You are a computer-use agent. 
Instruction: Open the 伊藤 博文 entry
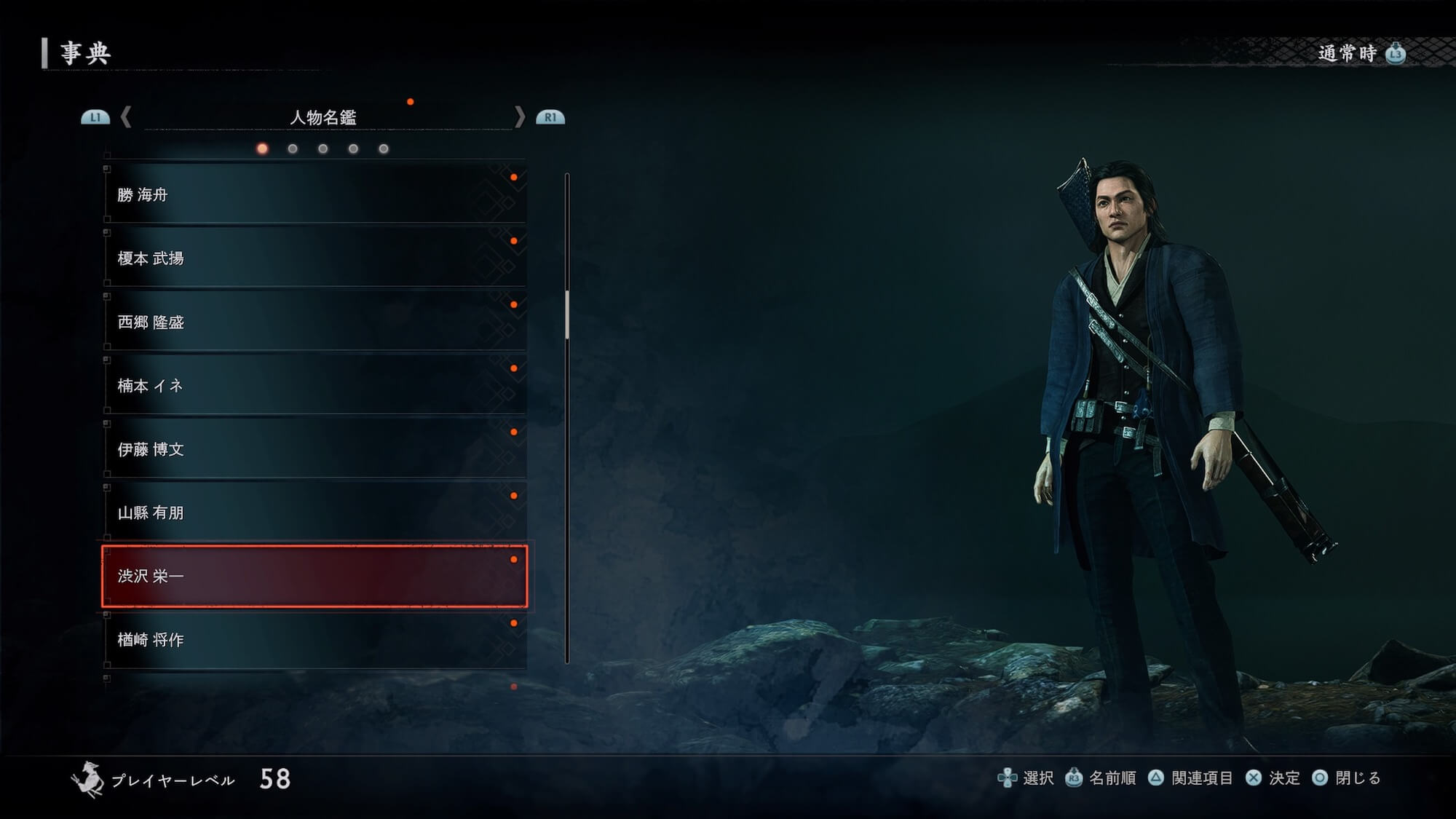pos(314,449)
